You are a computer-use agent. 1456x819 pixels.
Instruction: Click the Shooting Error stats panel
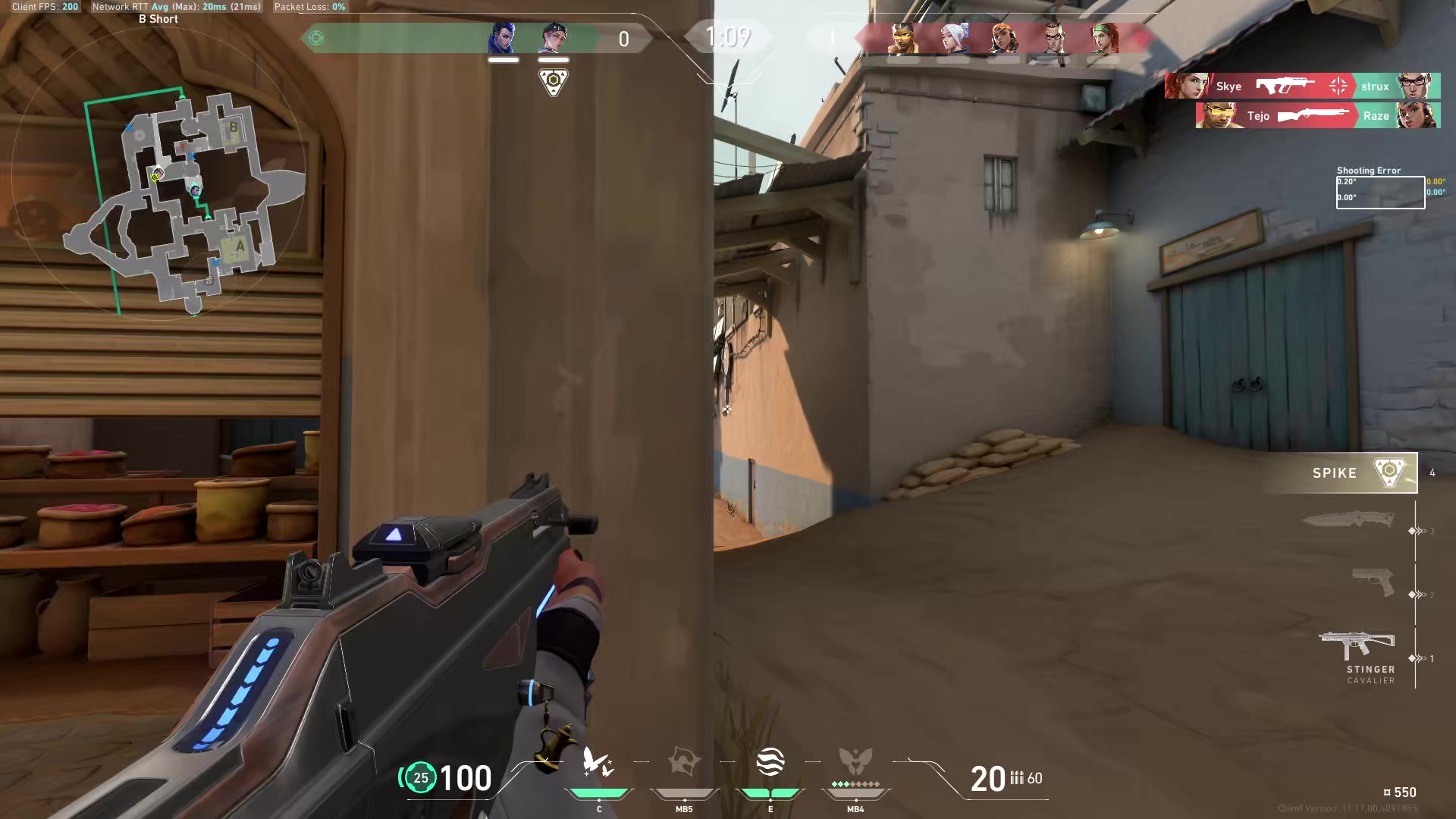click(1380, 190)
